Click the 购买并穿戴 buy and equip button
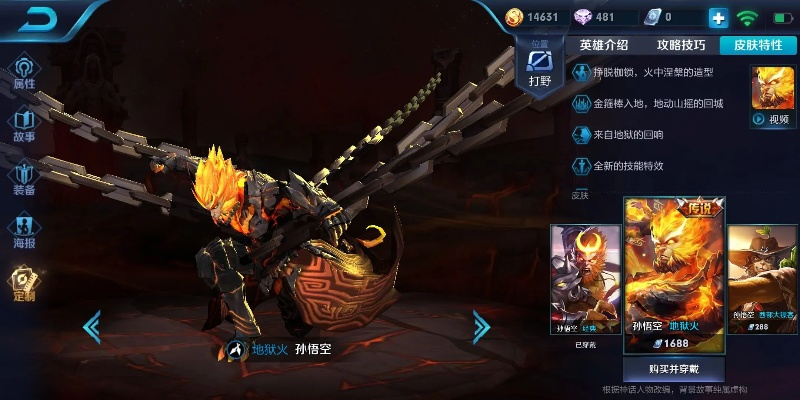Screen dimensions: 800x400 point(674,368)
